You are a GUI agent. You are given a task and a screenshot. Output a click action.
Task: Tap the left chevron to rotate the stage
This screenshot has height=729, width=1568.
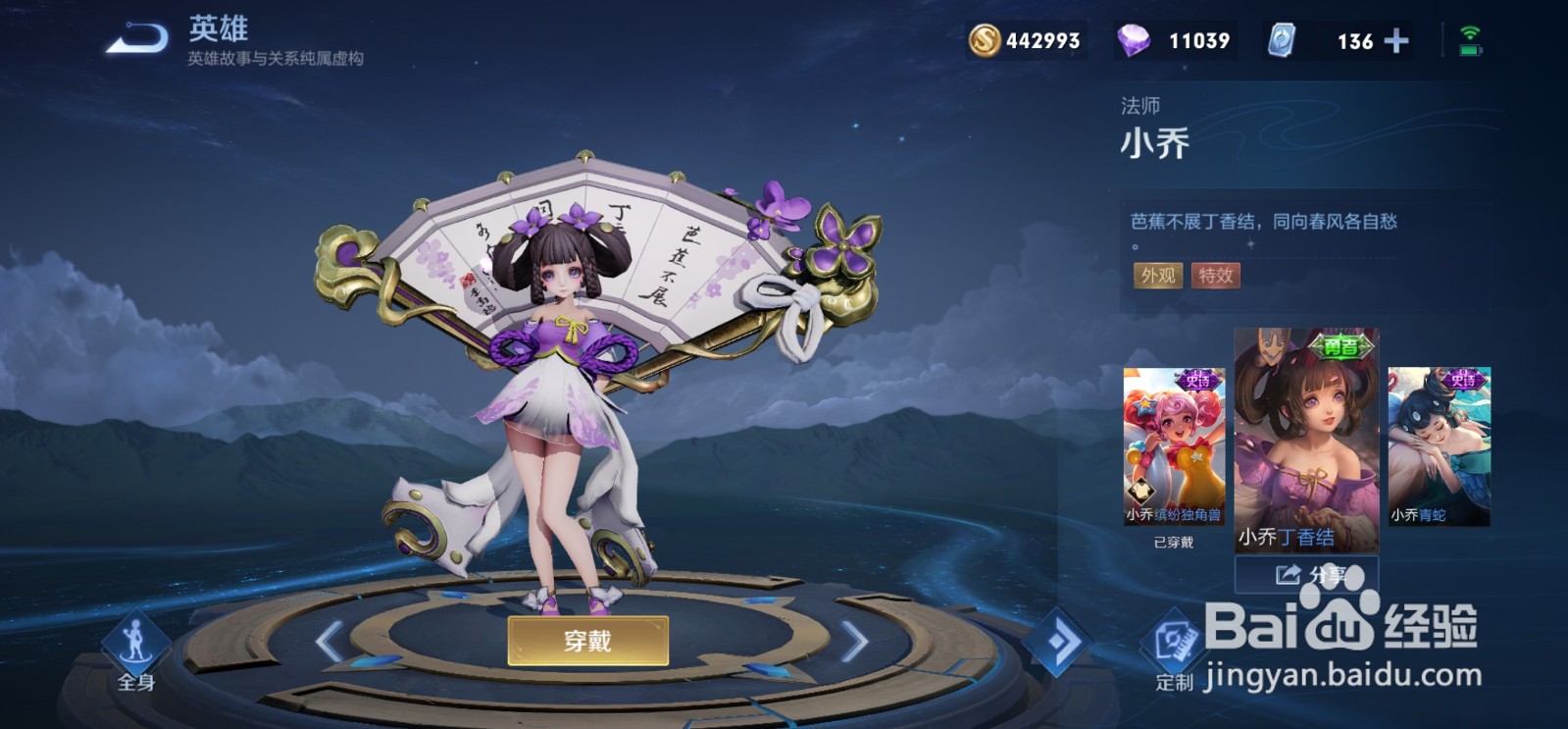click(328, 643)
